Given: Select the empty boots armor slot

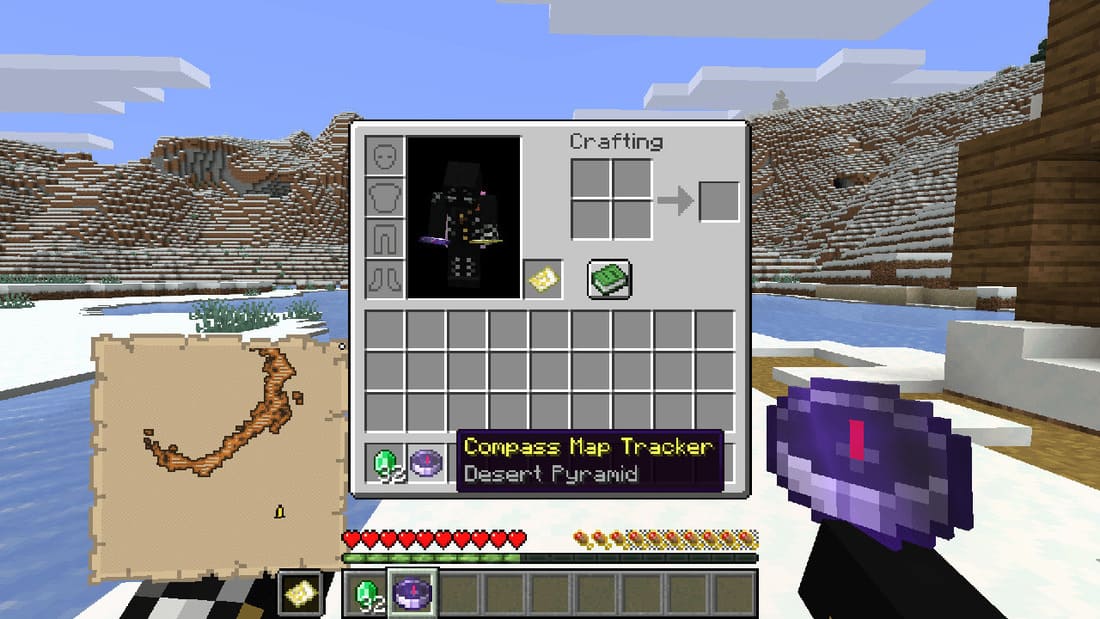Looking at the screenshot, I should [385, 278].
